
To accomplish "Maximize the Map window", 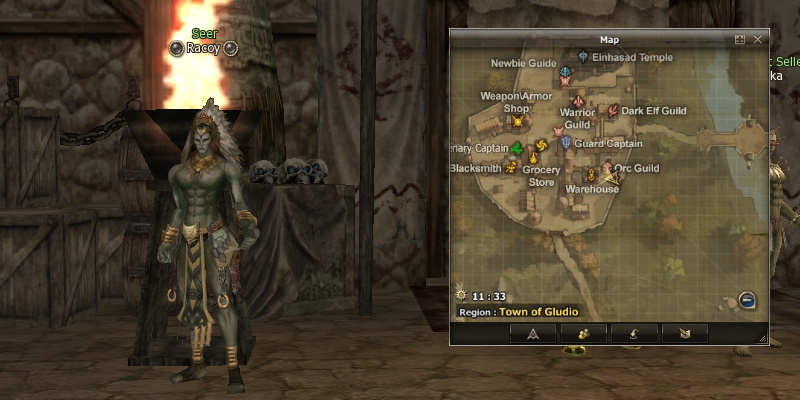I will pos(740,39).
